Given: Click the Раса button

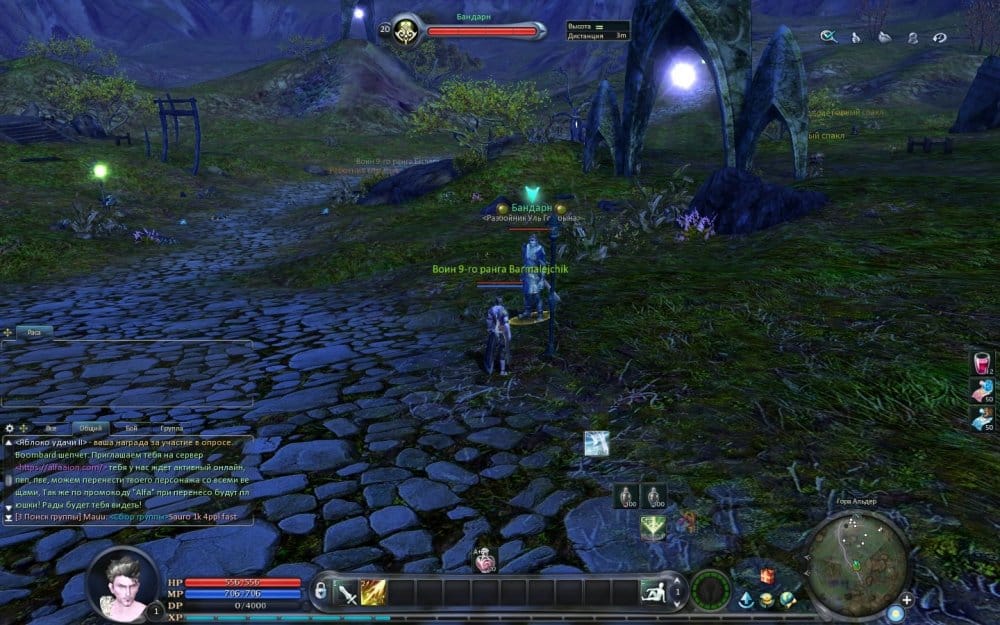Looking at the screenshot, I should pos(34,331).
